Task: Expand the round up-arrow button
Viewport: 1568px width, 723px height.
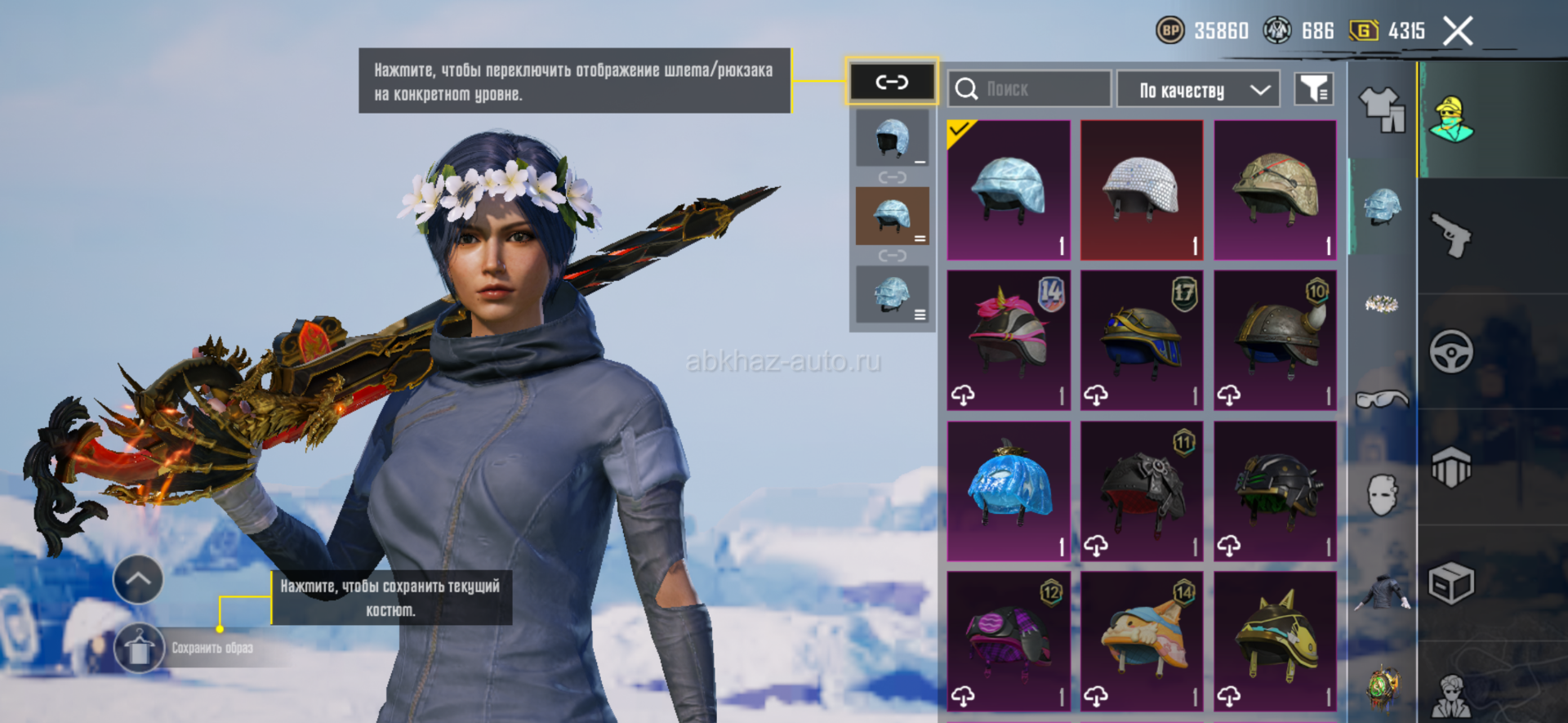Action: tap(138, 579)
